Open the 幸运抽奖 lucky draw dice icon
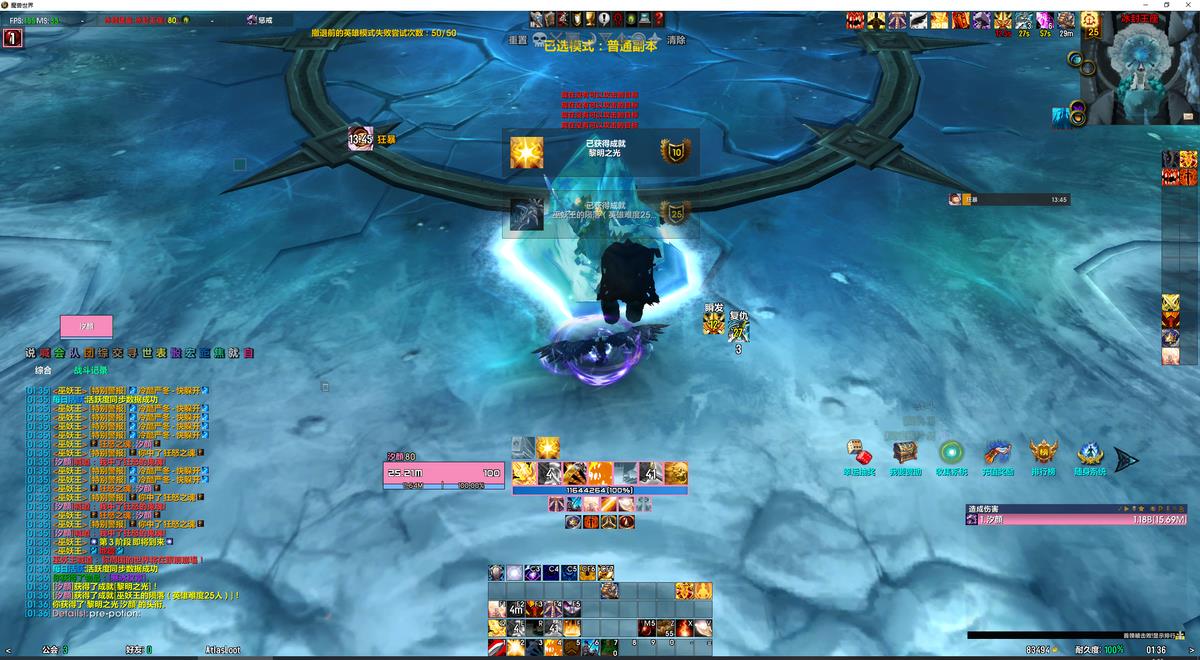The image size is (1200, 660). [x=859, y=453]
